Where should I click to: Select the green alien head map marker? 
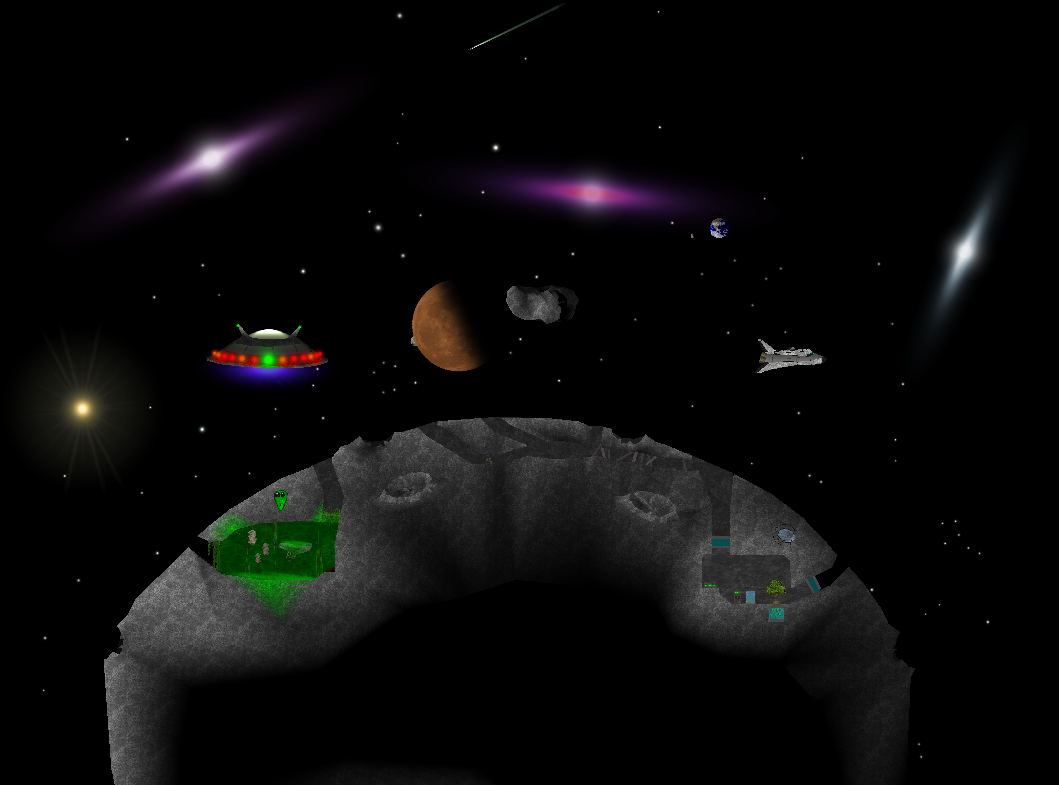(x=280, y=499)
